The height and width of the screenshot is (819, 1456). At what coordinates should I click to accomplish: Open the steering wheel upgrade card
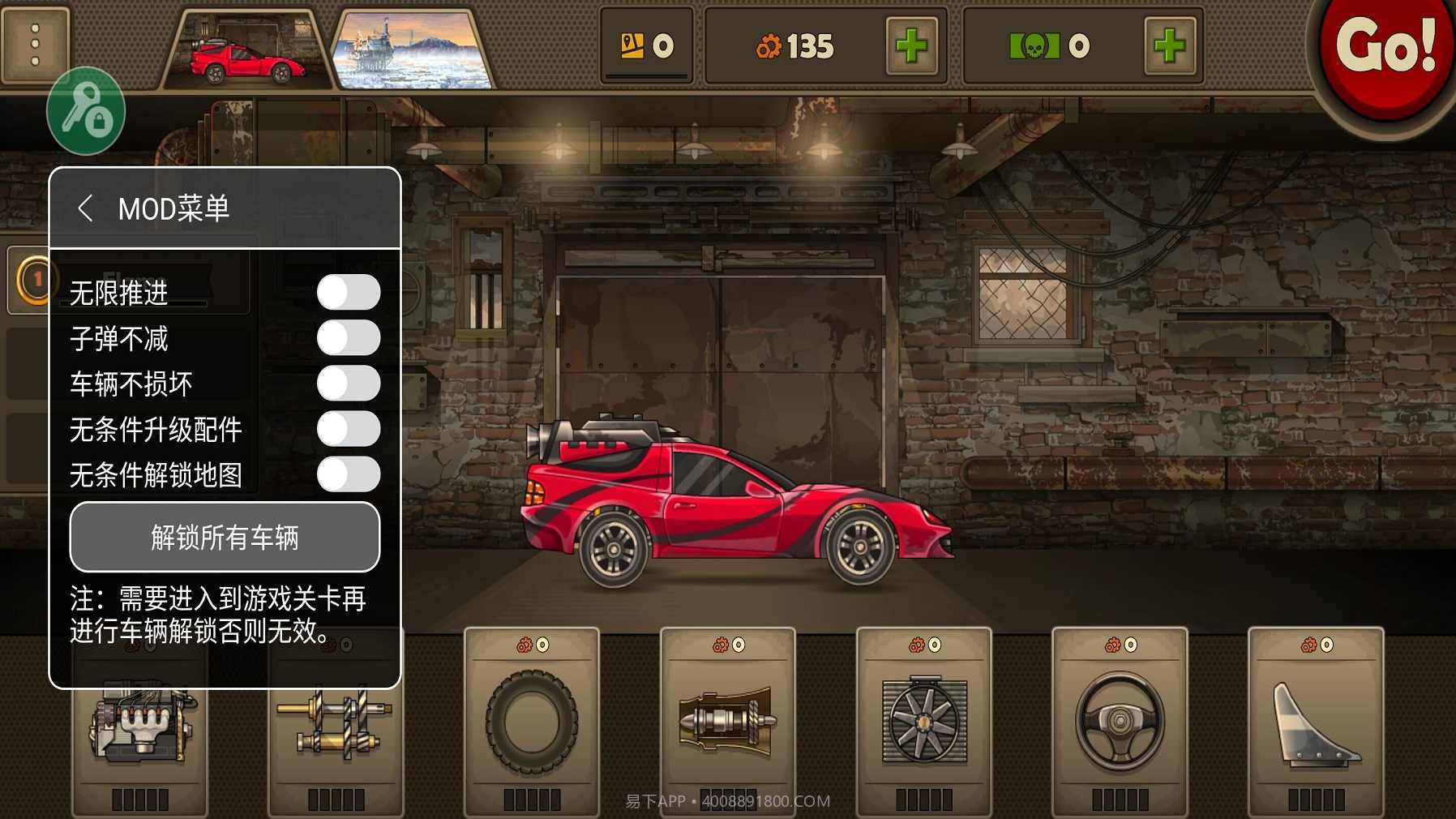tap(1120, 722)
